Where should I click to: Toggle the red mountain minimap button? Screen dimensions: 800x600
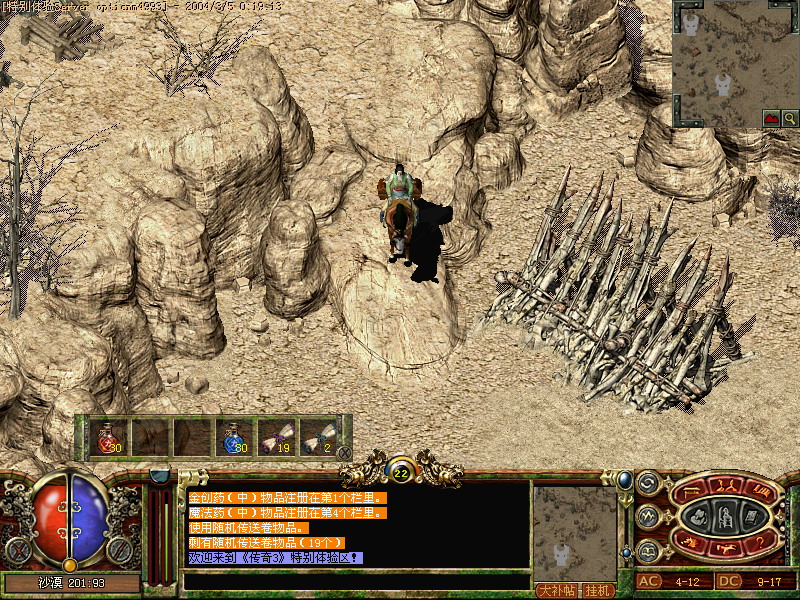pos(771,118)
